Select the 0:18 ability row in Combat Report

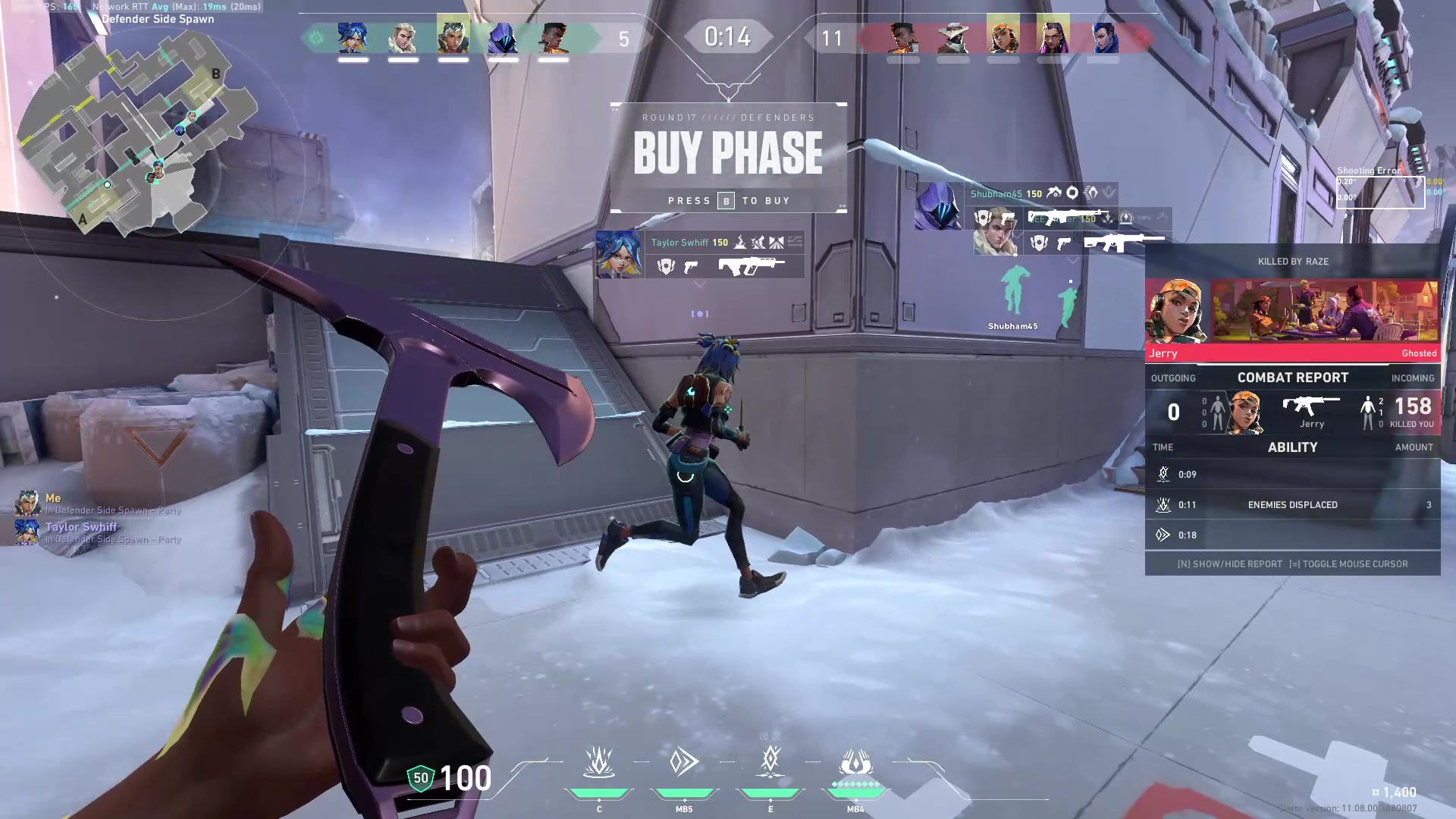1292,535
